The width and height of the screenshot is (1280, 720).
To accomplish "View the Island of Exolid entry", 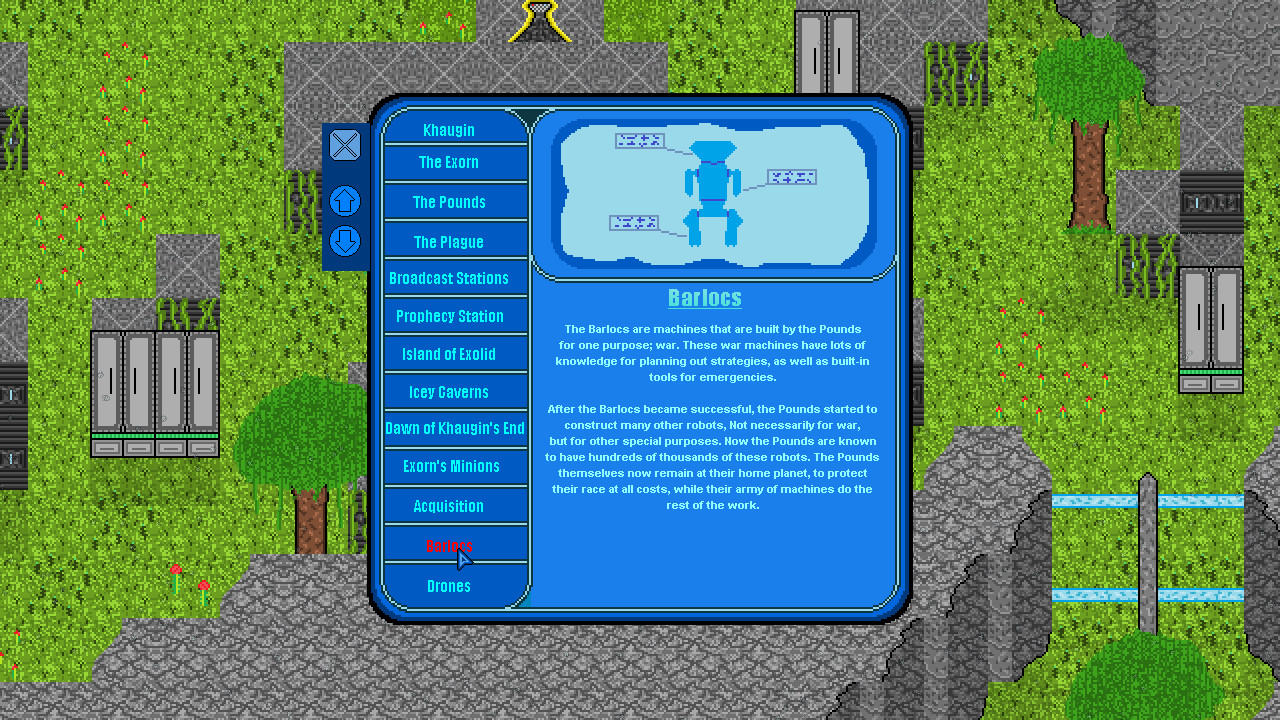I will click(x=448, y=354).
